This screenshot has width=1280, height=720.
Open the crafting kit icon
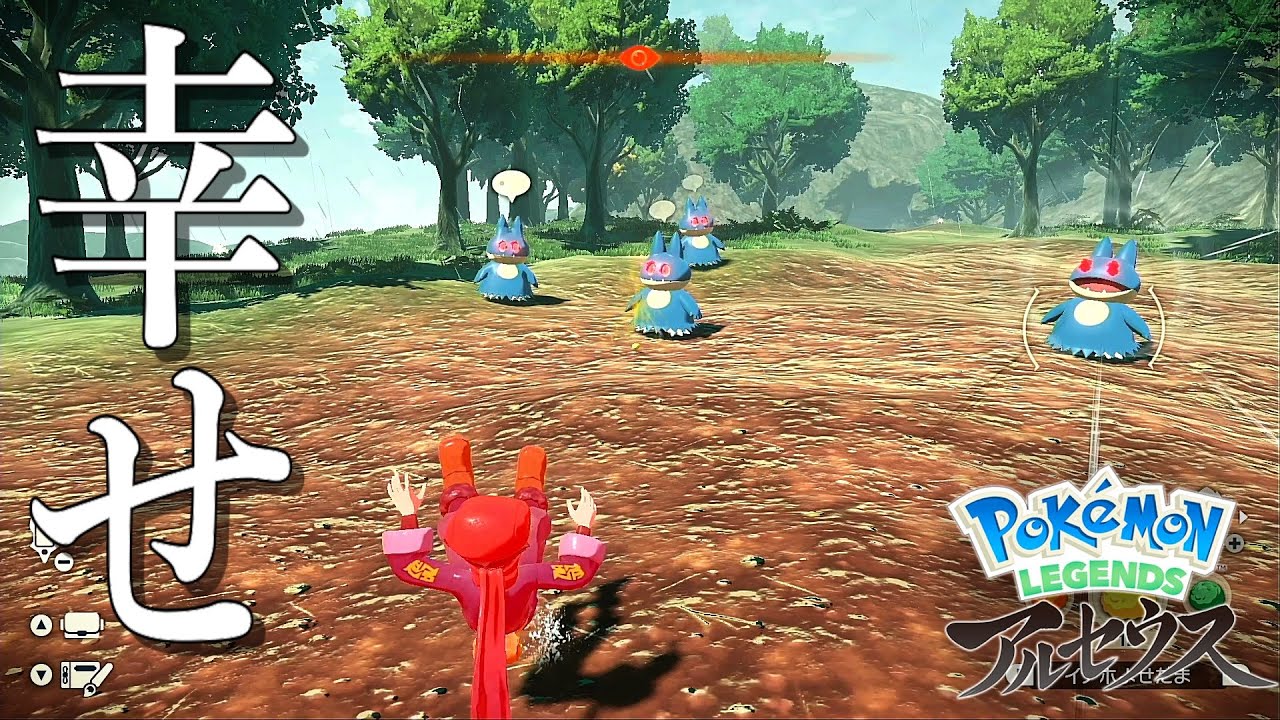click(85, 675)
